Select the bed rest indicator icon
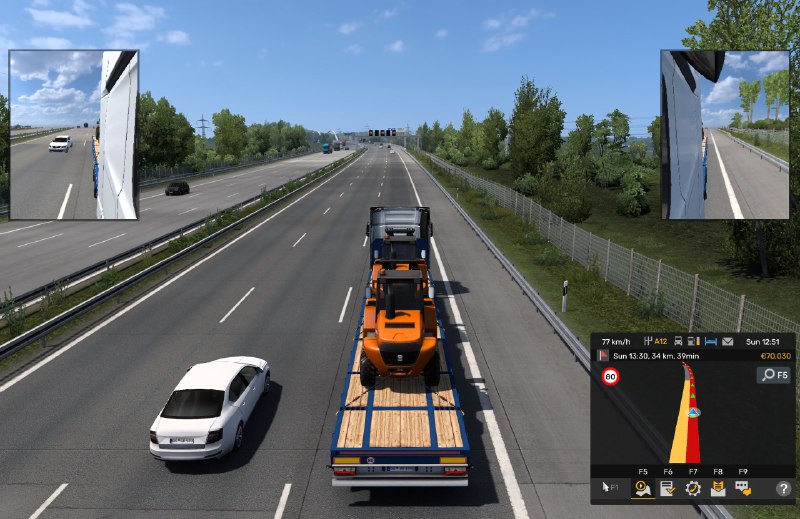 [710, 342]
